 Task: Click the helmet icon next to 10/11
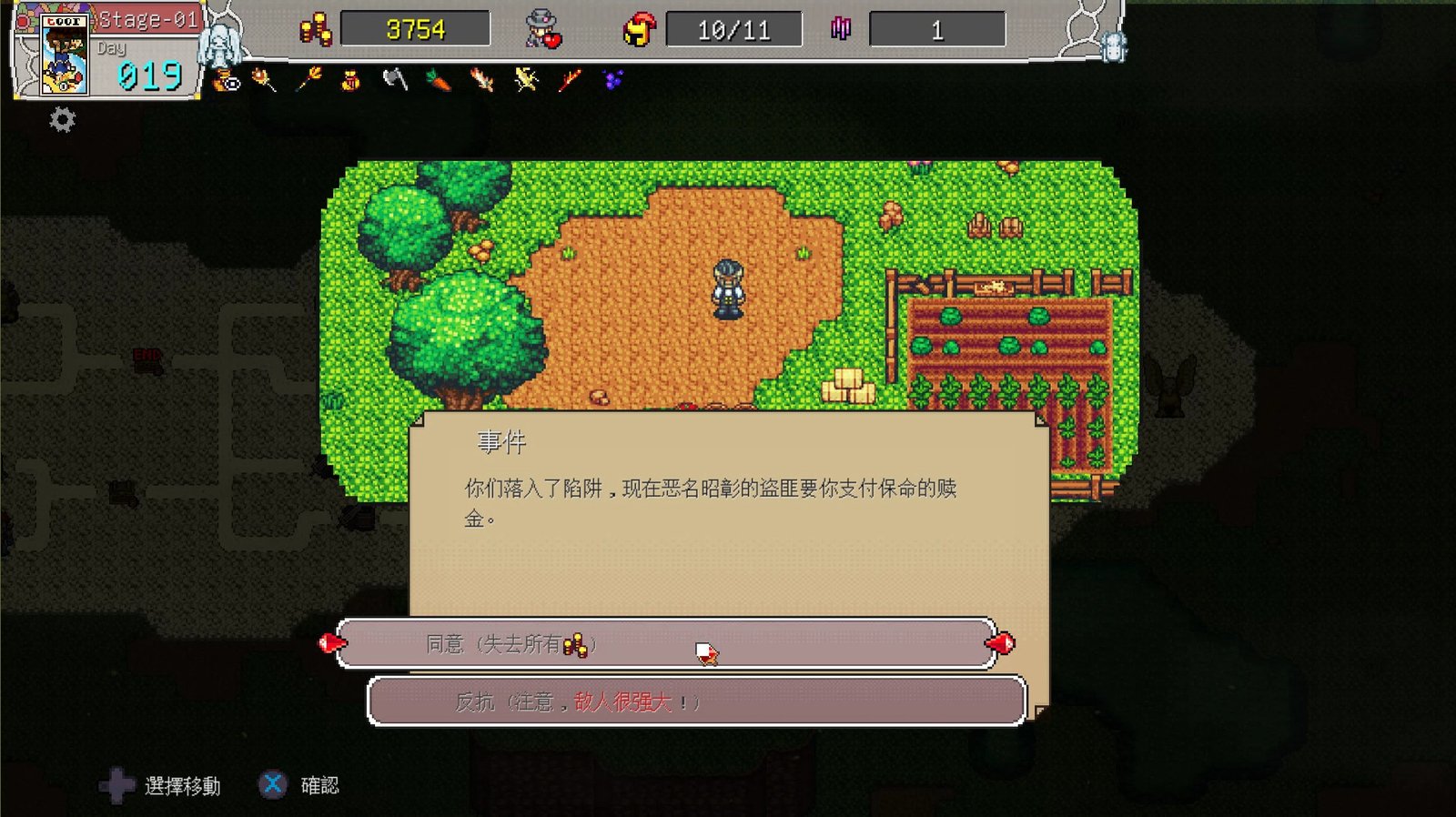[x=637, y=27]
